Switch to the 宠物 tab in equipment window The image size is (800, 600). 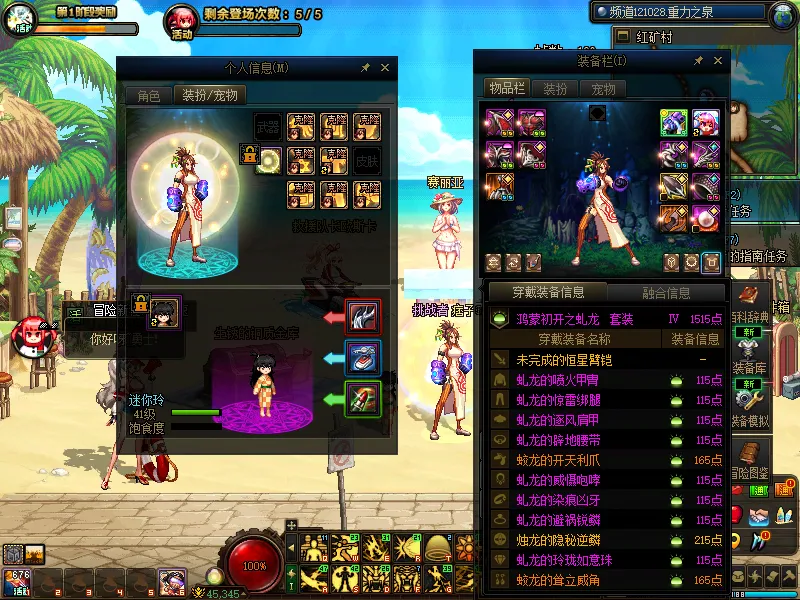tap(604, 88)
